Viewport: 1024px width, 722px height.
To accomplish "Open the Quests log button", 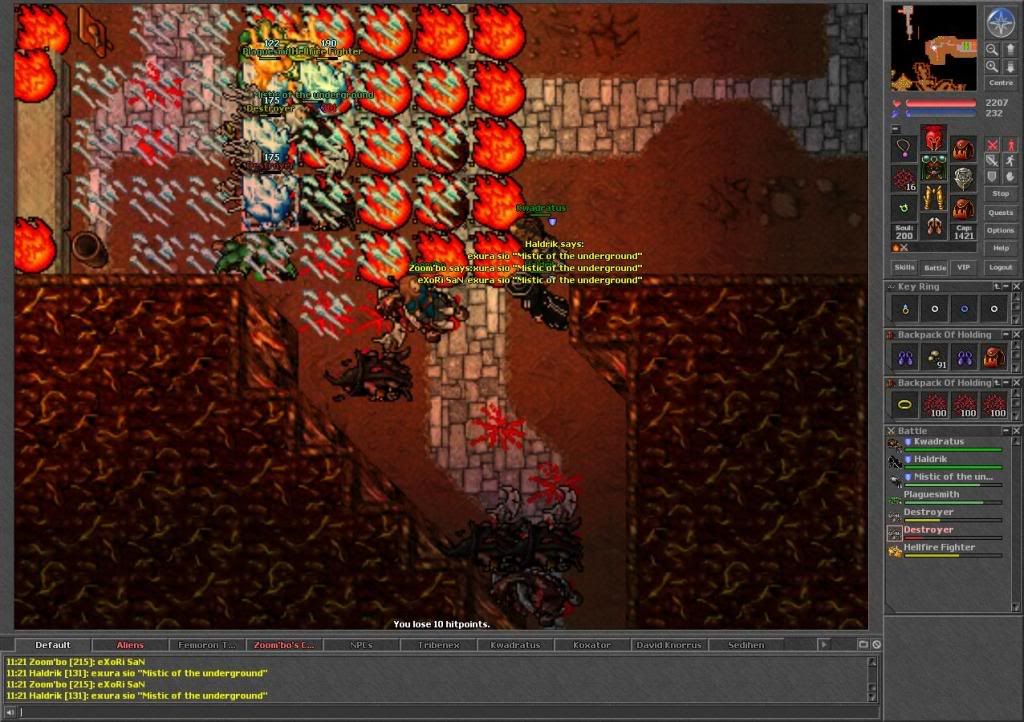I will [1000, 213].
